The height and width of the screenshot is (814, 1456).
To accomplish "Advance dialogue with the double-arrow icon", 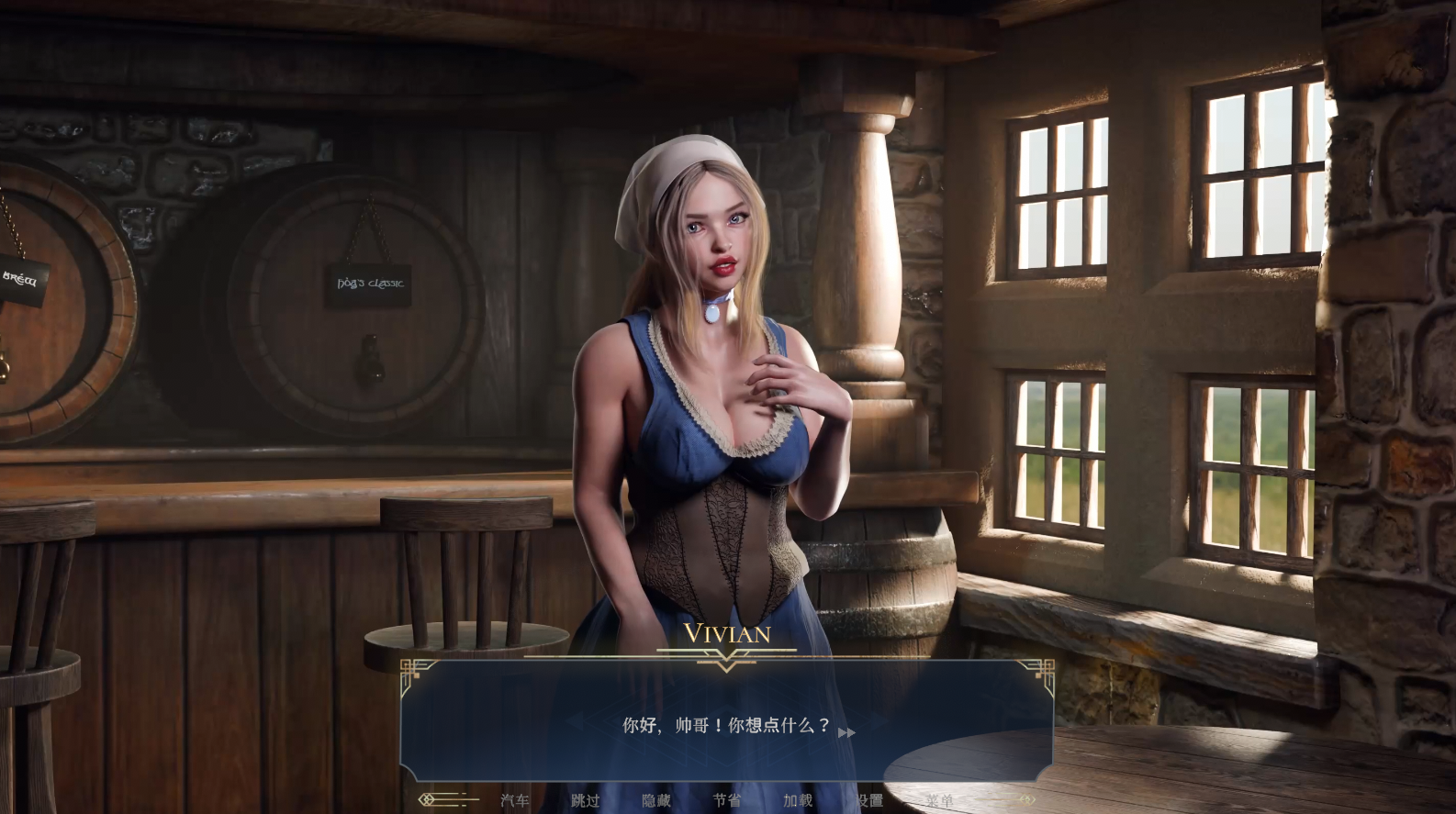I will [846, 732].
